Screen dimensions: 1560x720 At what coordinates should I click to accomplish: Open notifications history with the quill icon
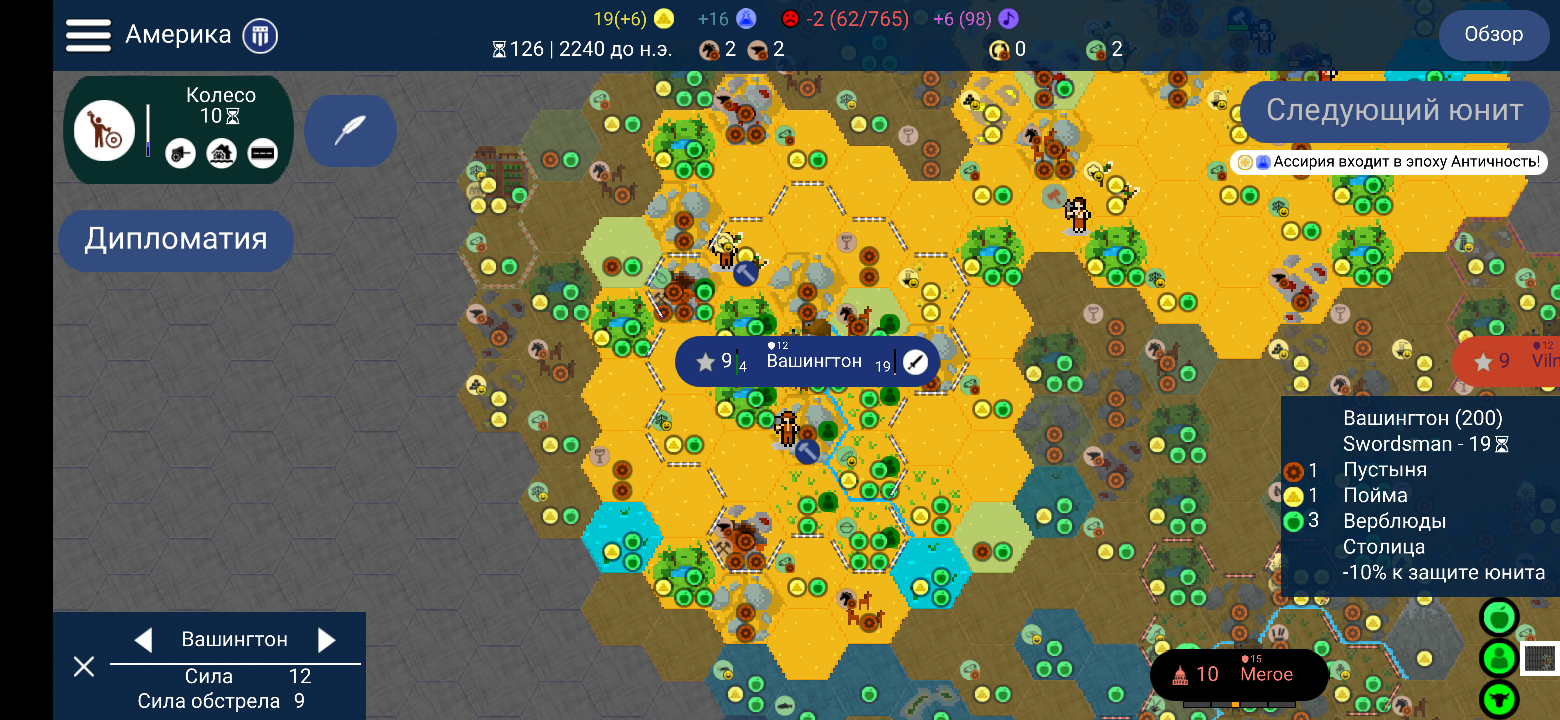pos(350,131)
